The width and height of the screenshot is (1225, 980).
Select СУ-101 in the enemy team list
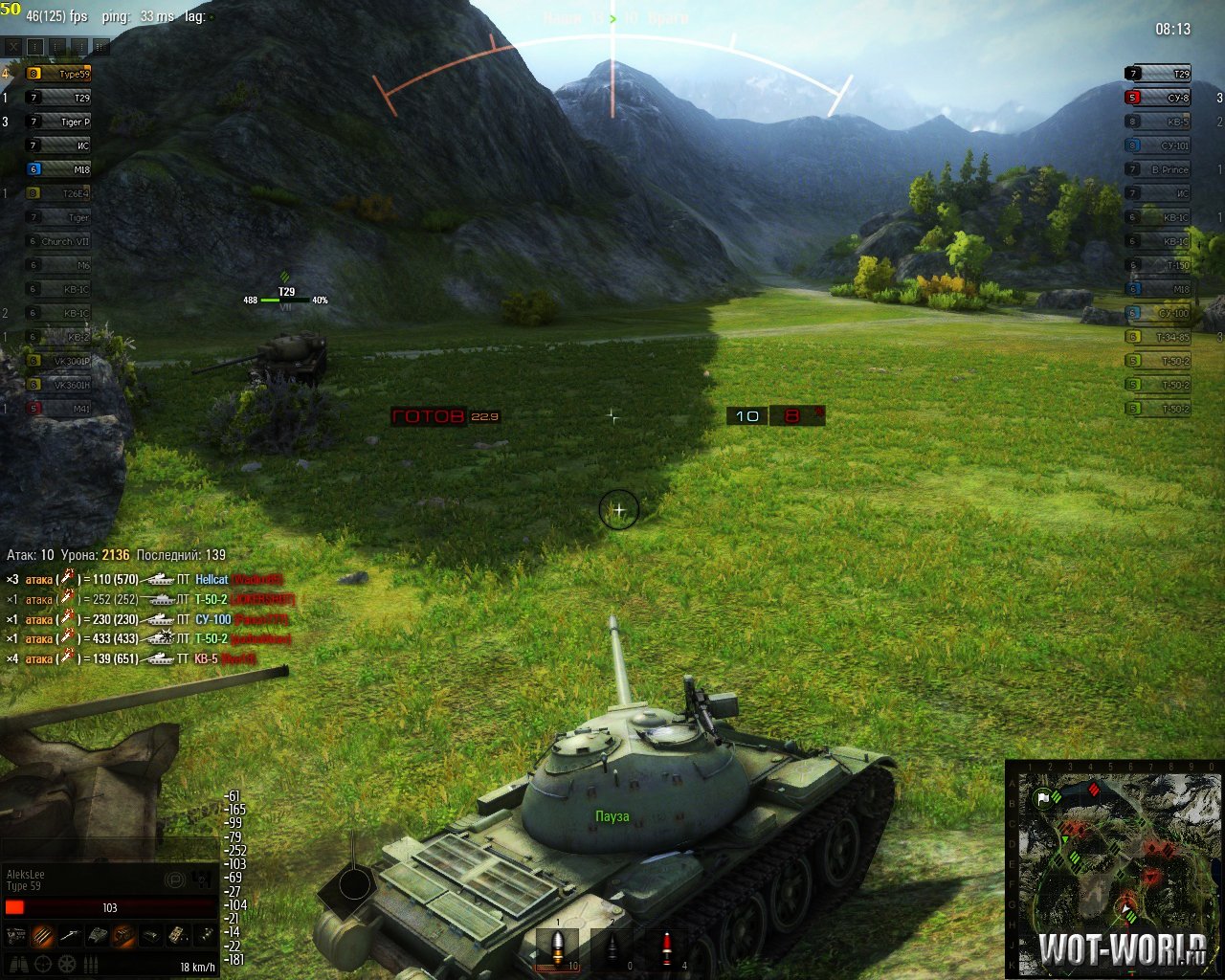(1158, 145)
